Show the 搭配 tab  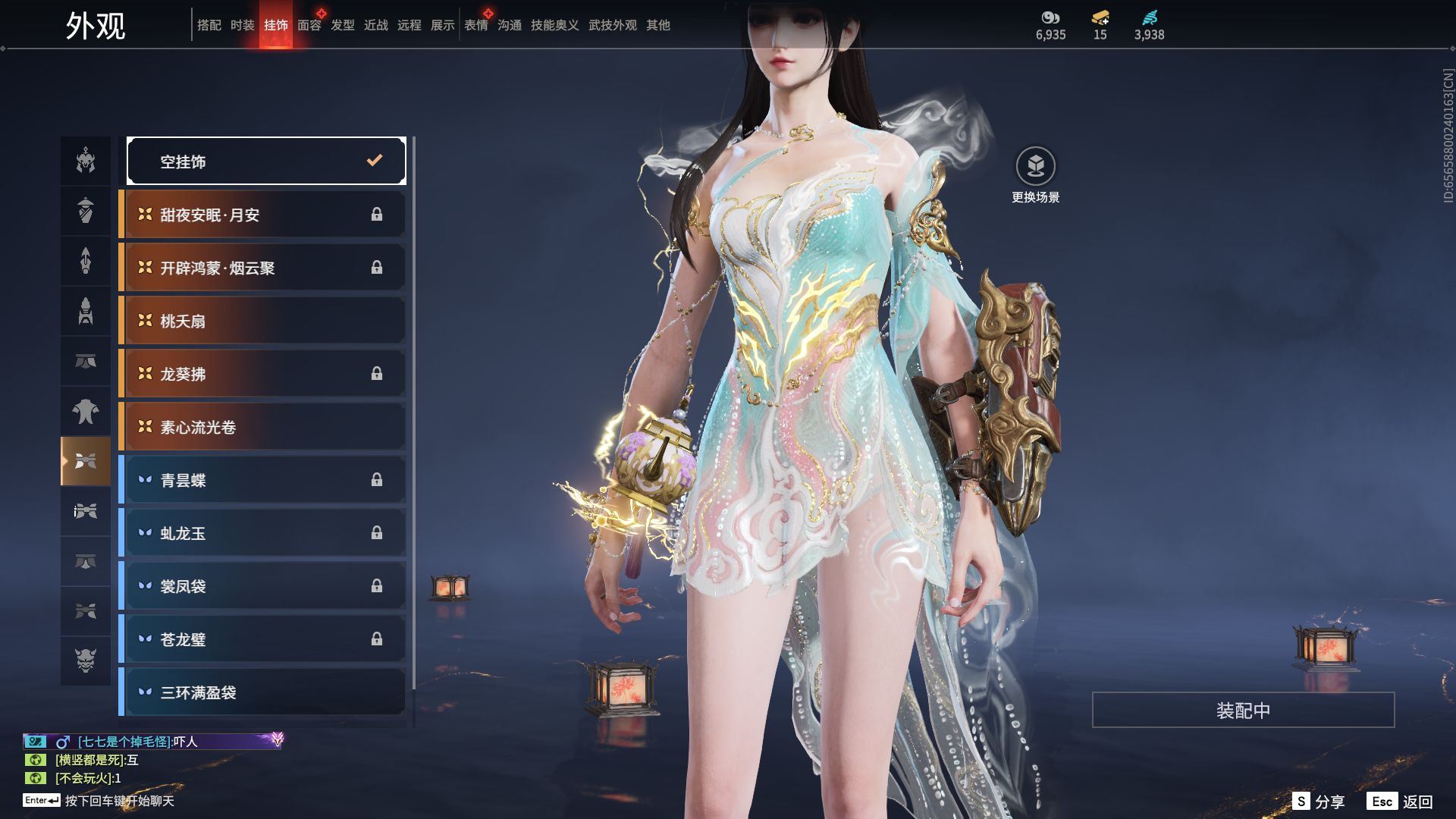click(x=209, y=25)
